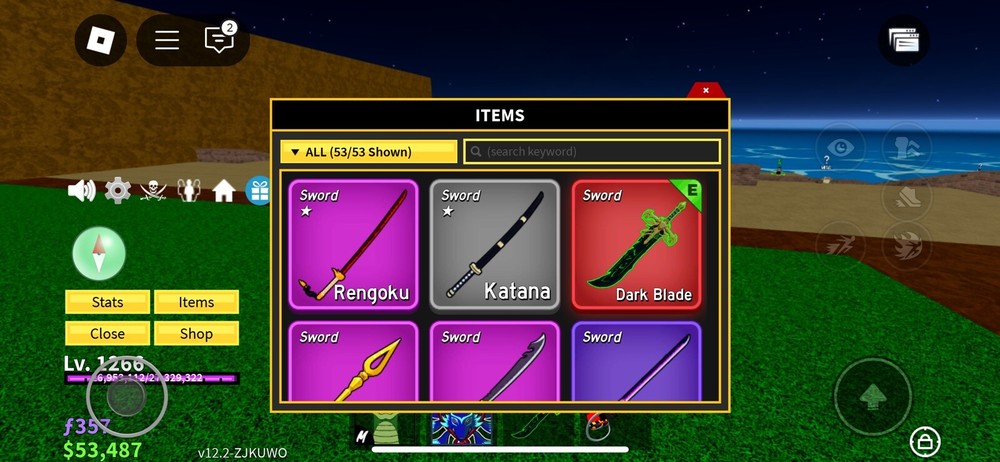This screenshot has height=462, width=1000.
Task: Choose the equipped Dark Blade
Action: coord(636,245)
